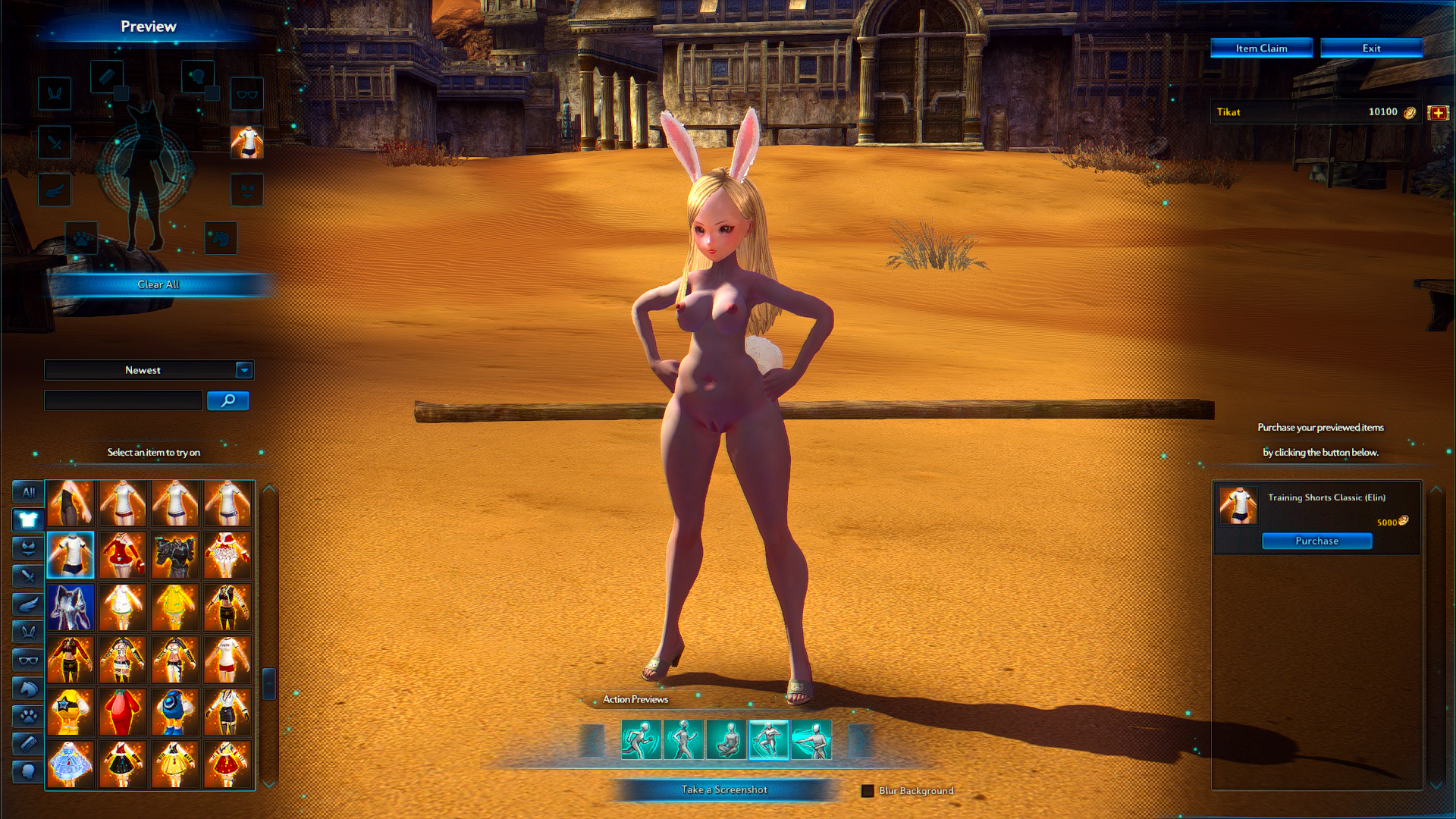Image resolution: width=1456 pixels, height=819 pixels.
Task: Select the weapon skins category filter
Action: [28, 576]
